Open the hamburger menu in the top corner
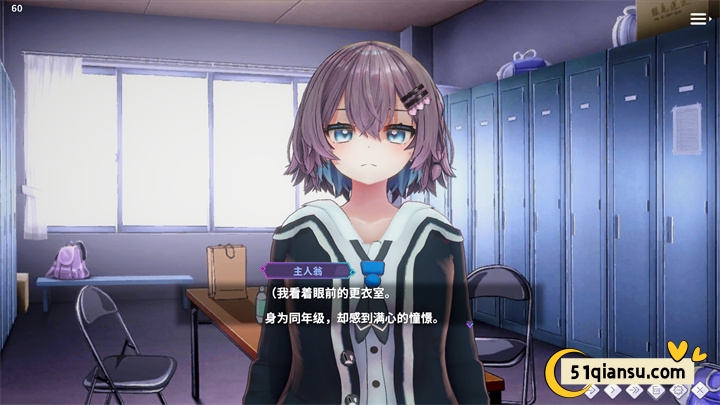Image resolution: width=720 pixels, height=405 pixels. (698, 18)
